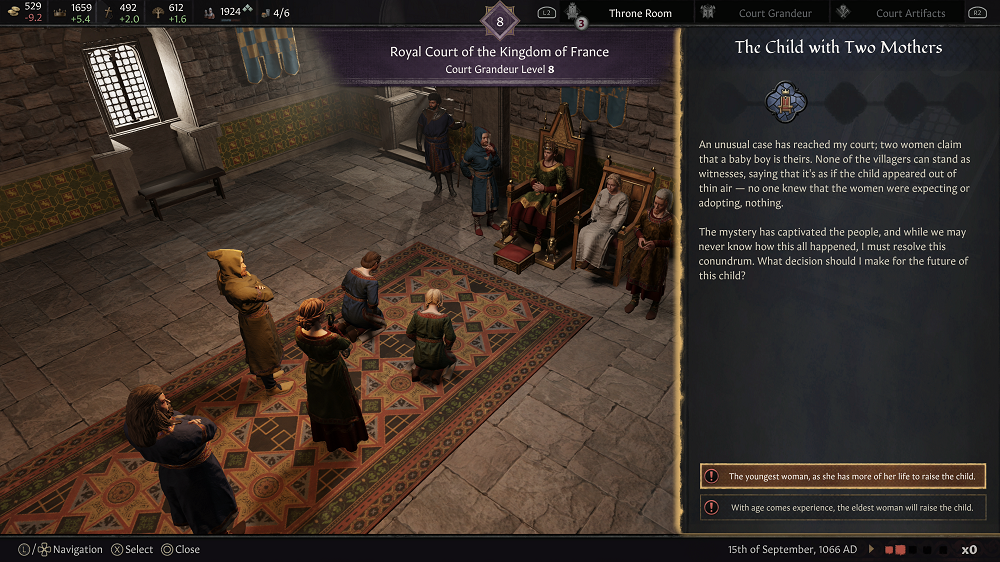Show the Court Artifacts tab
The width and height of the screenshot is (1000, 562).
pos(910,13)
